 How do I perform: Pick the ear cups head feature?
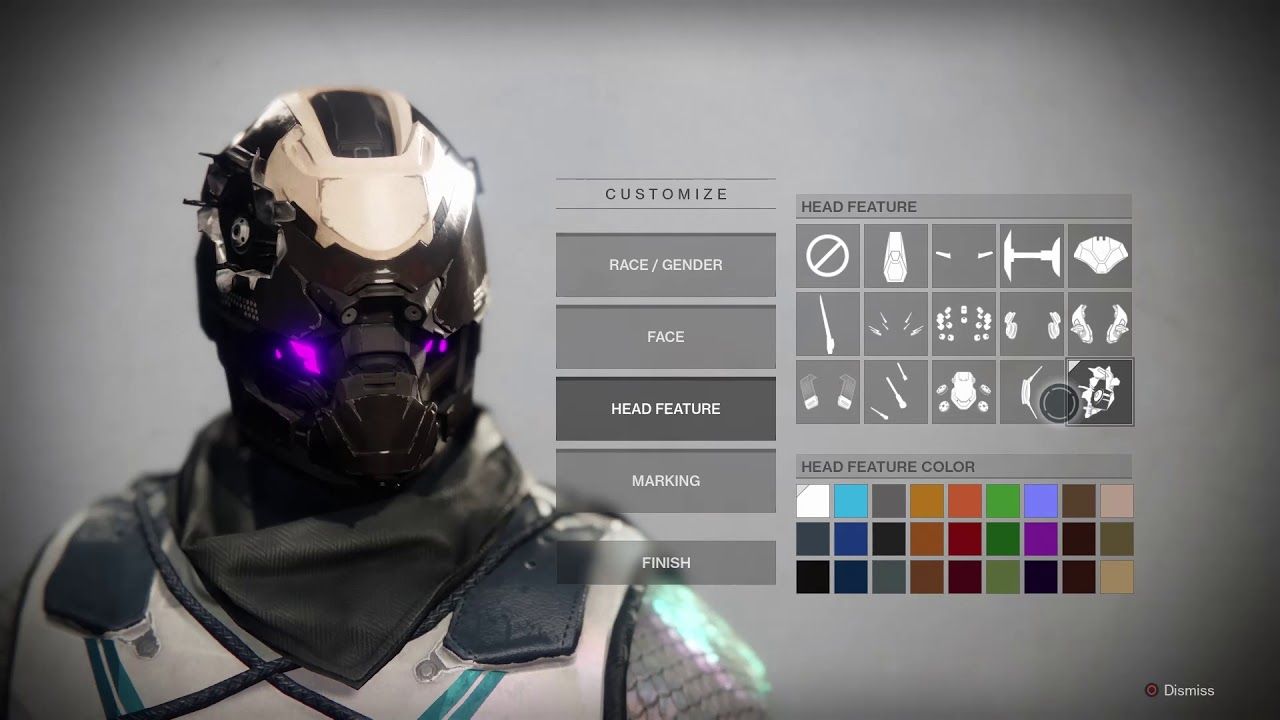[1031, 324]
